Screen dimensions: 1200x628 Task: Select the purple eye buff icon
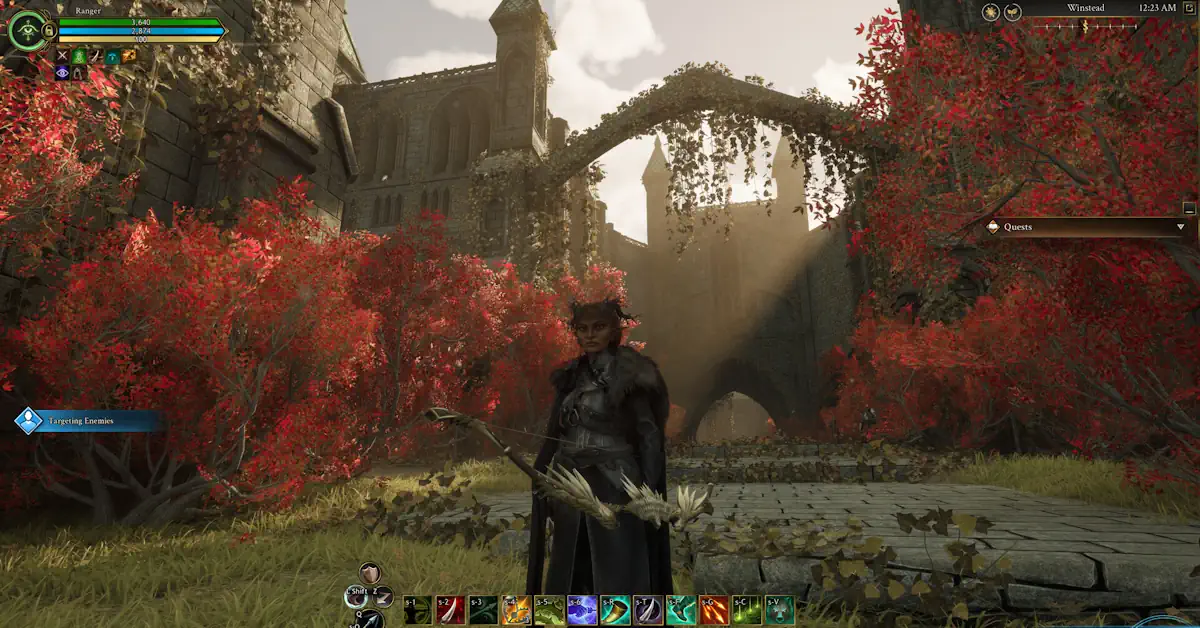tap(63, 73)
